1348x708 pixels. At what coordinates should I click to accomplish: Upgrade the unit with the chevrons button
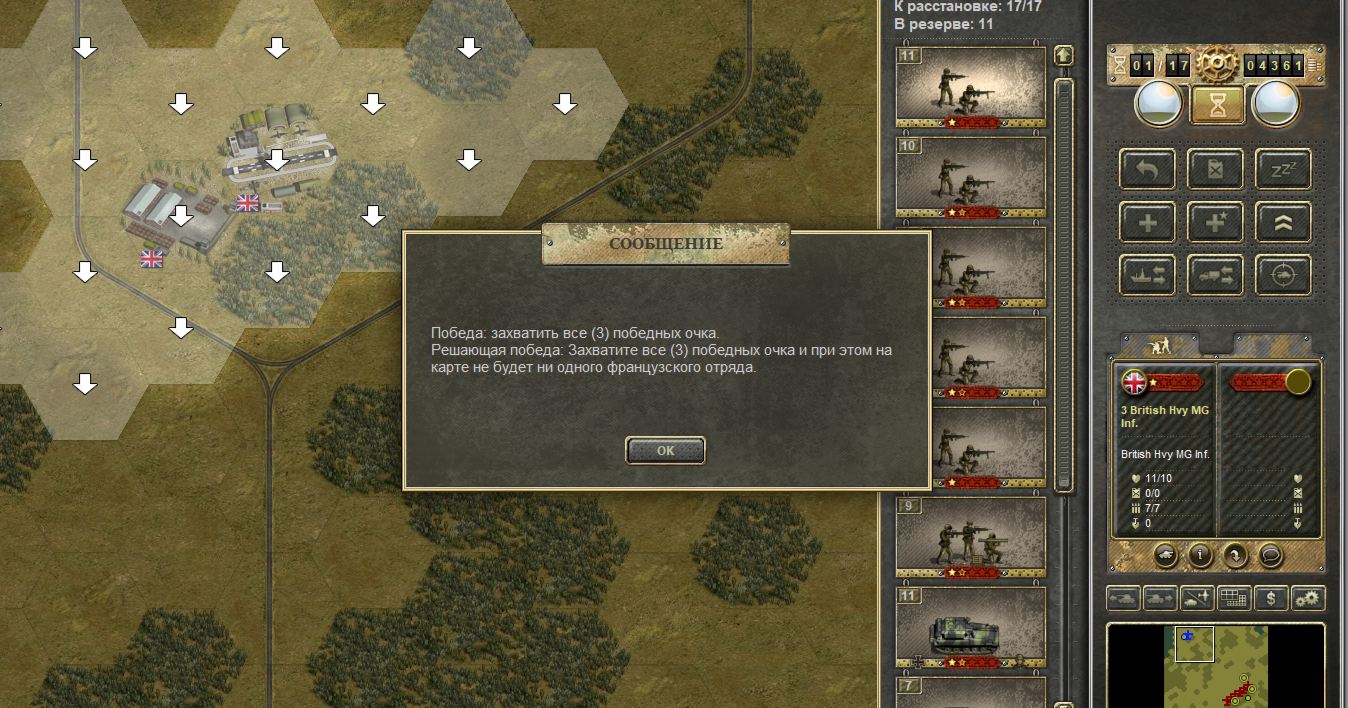click(1283, 222)
